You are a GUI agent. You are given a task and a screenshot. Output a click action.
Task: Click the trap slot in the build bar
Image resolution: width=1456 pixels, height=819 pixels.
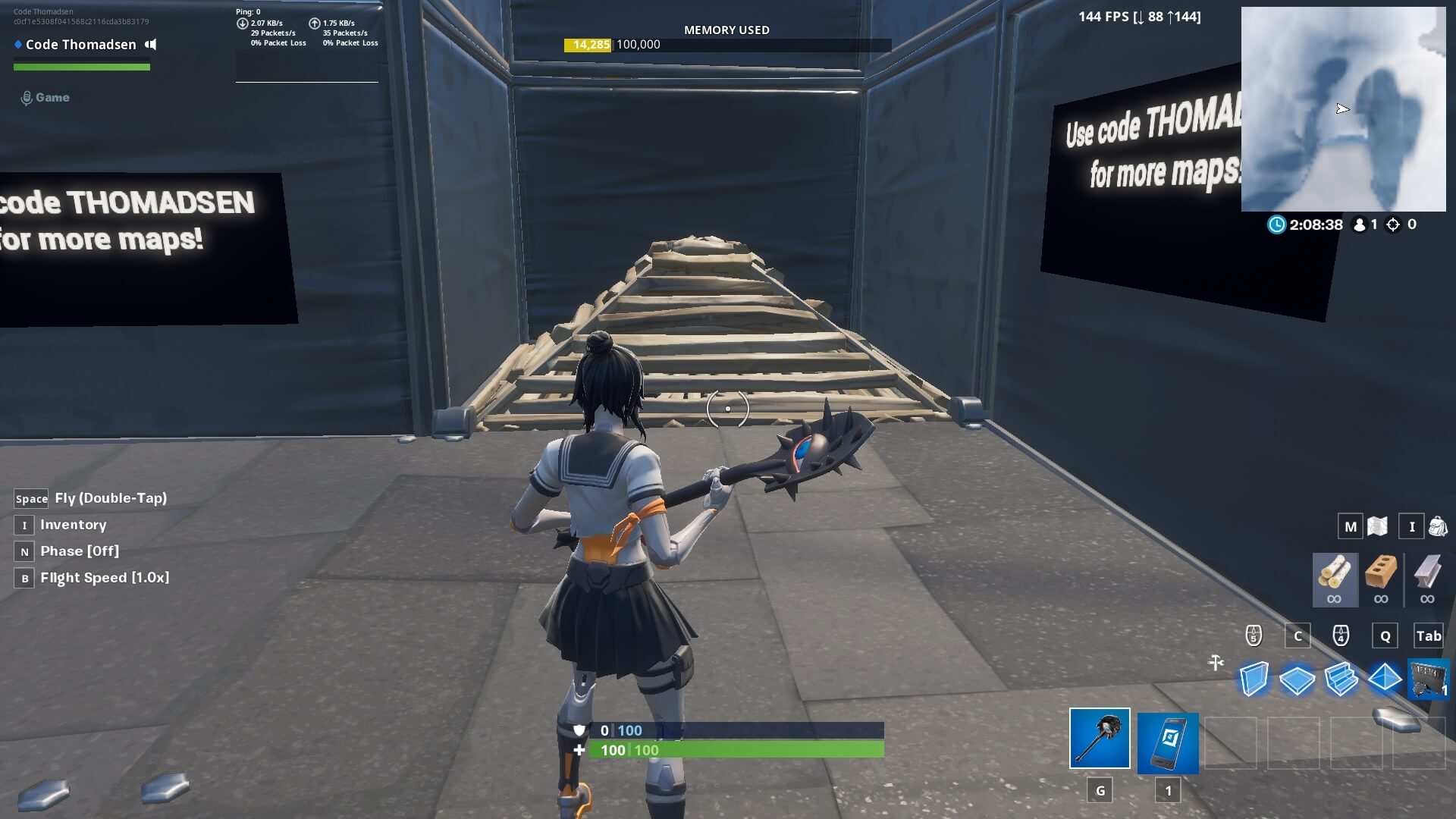1427,680
